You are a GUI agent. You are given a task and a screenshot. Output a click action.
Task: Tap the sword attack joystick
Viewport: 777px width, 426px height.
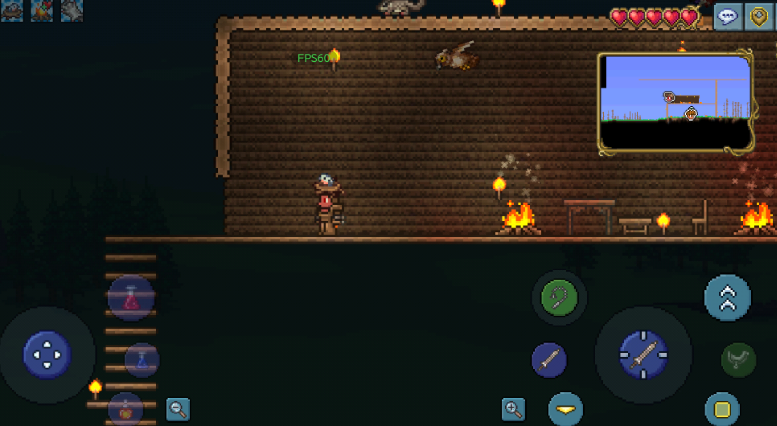[x=643, y=354]
